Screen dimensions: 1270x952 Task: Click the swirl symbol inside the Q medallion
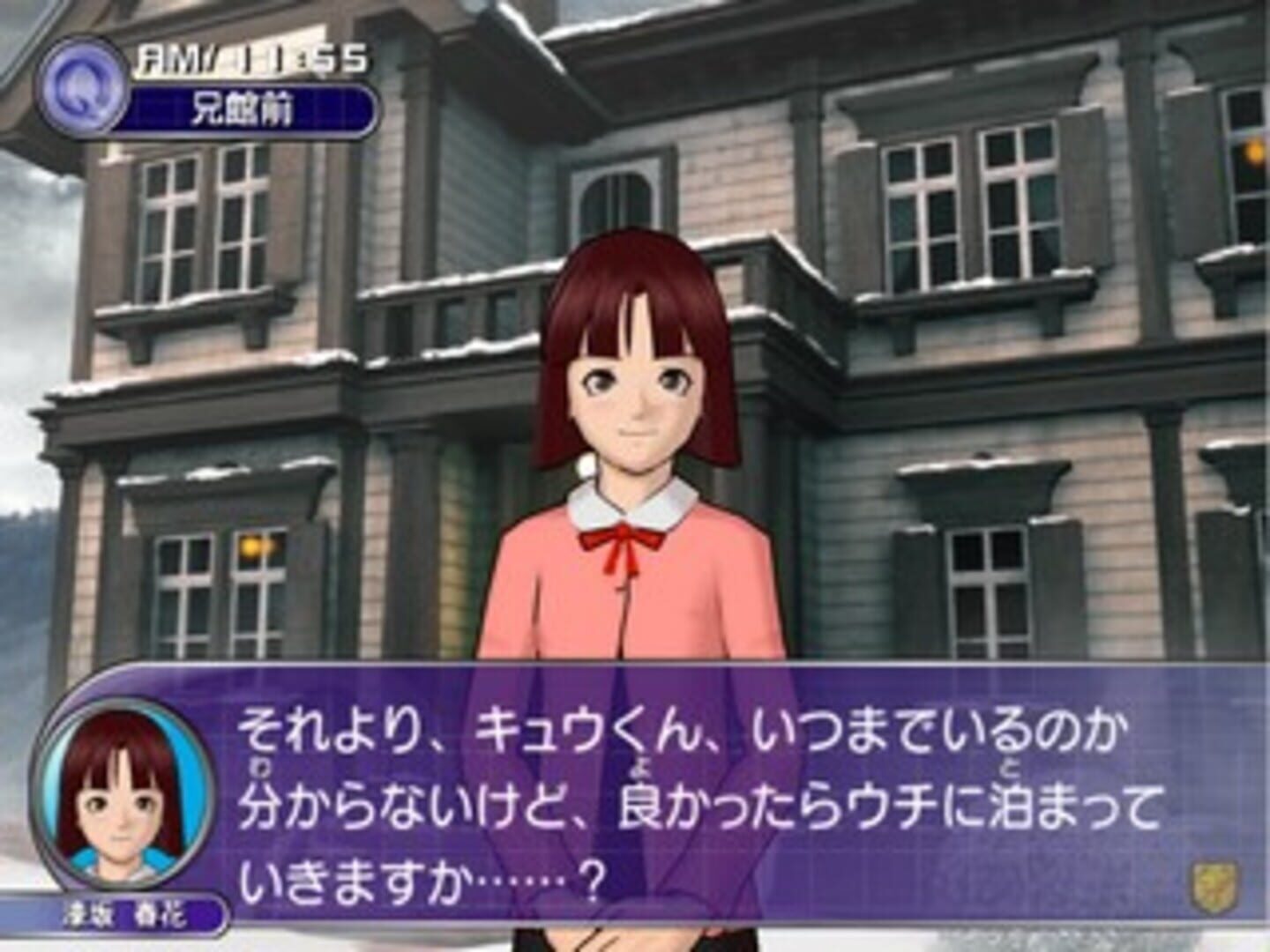84,84
